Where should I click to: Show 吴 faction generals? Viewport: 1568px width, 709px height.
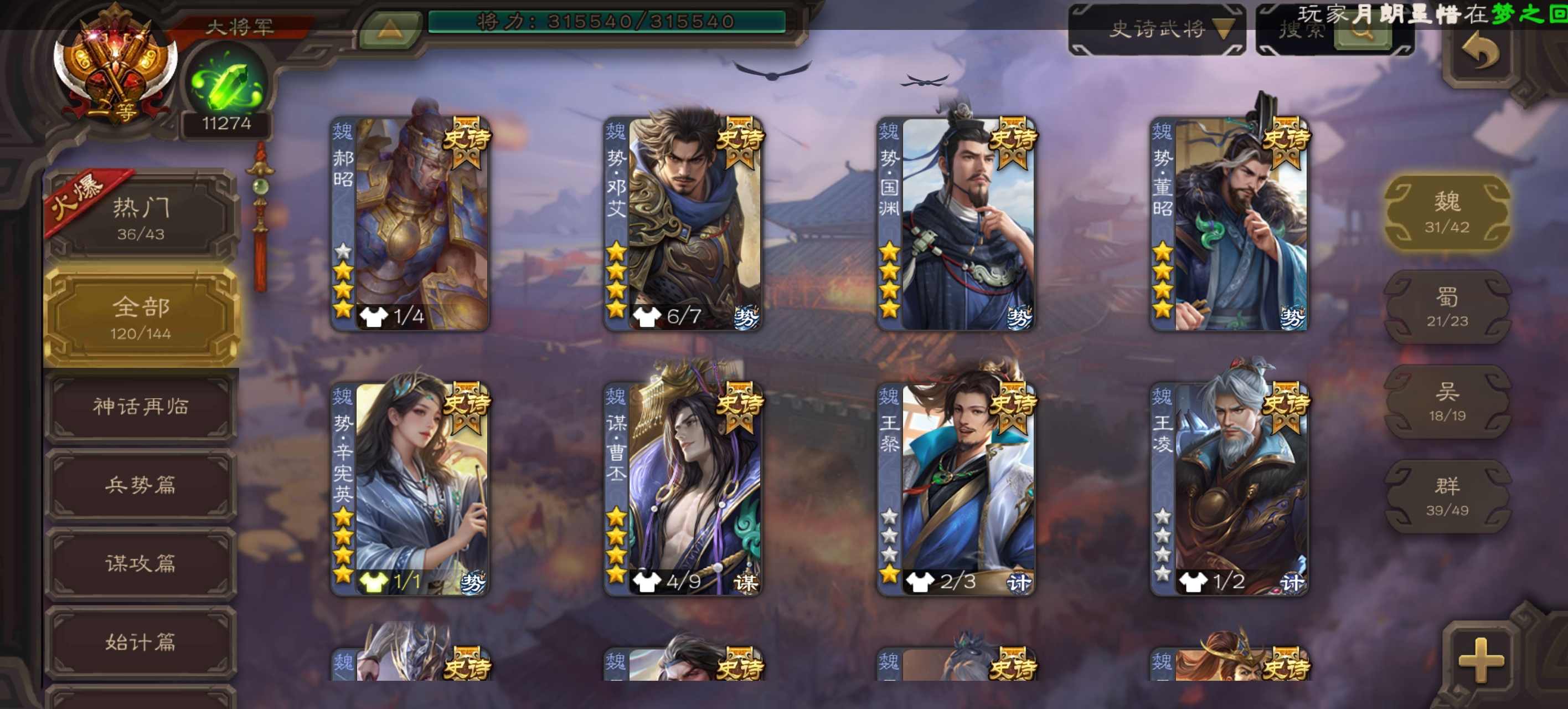(1447, 402)
